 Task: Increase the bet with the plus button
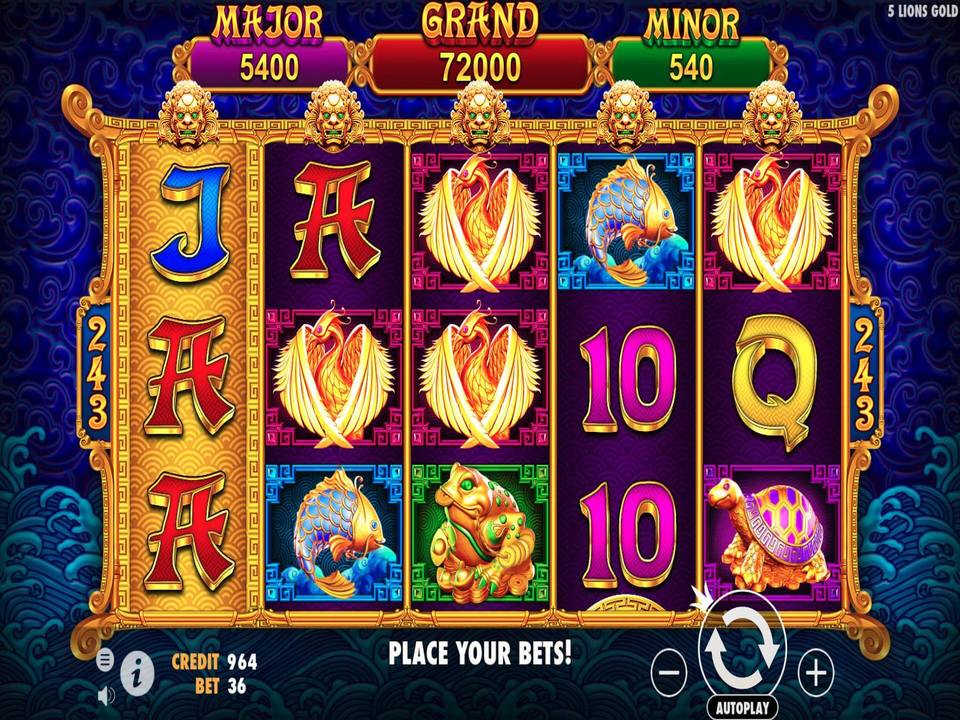tap(817, 672)
